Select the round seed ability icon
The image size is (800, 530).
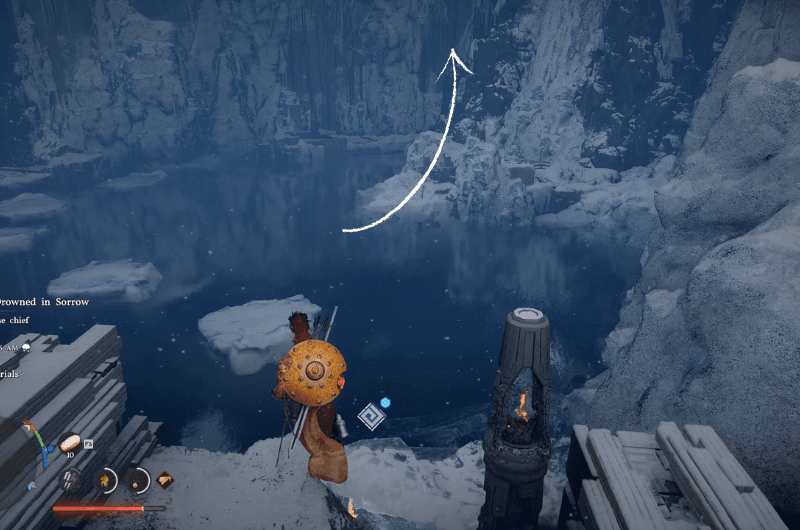tap(136, 480)
